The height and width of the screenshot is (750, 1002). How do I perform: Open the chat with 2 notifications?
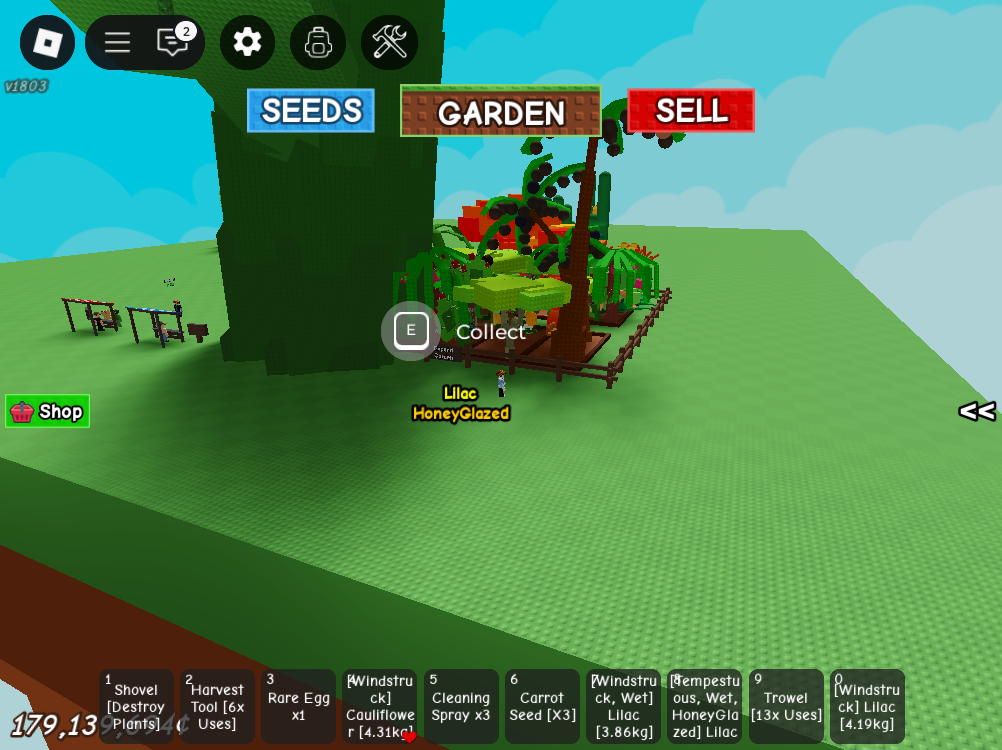point(173,42)
